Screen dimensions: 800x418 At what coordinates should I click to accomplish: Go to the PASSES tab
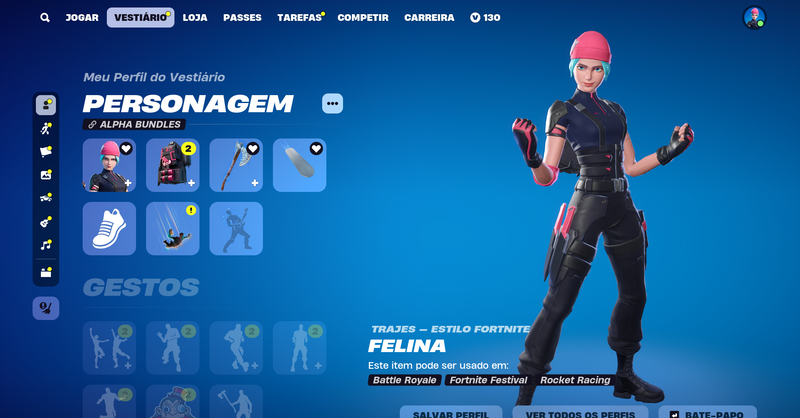click(242, 18)
